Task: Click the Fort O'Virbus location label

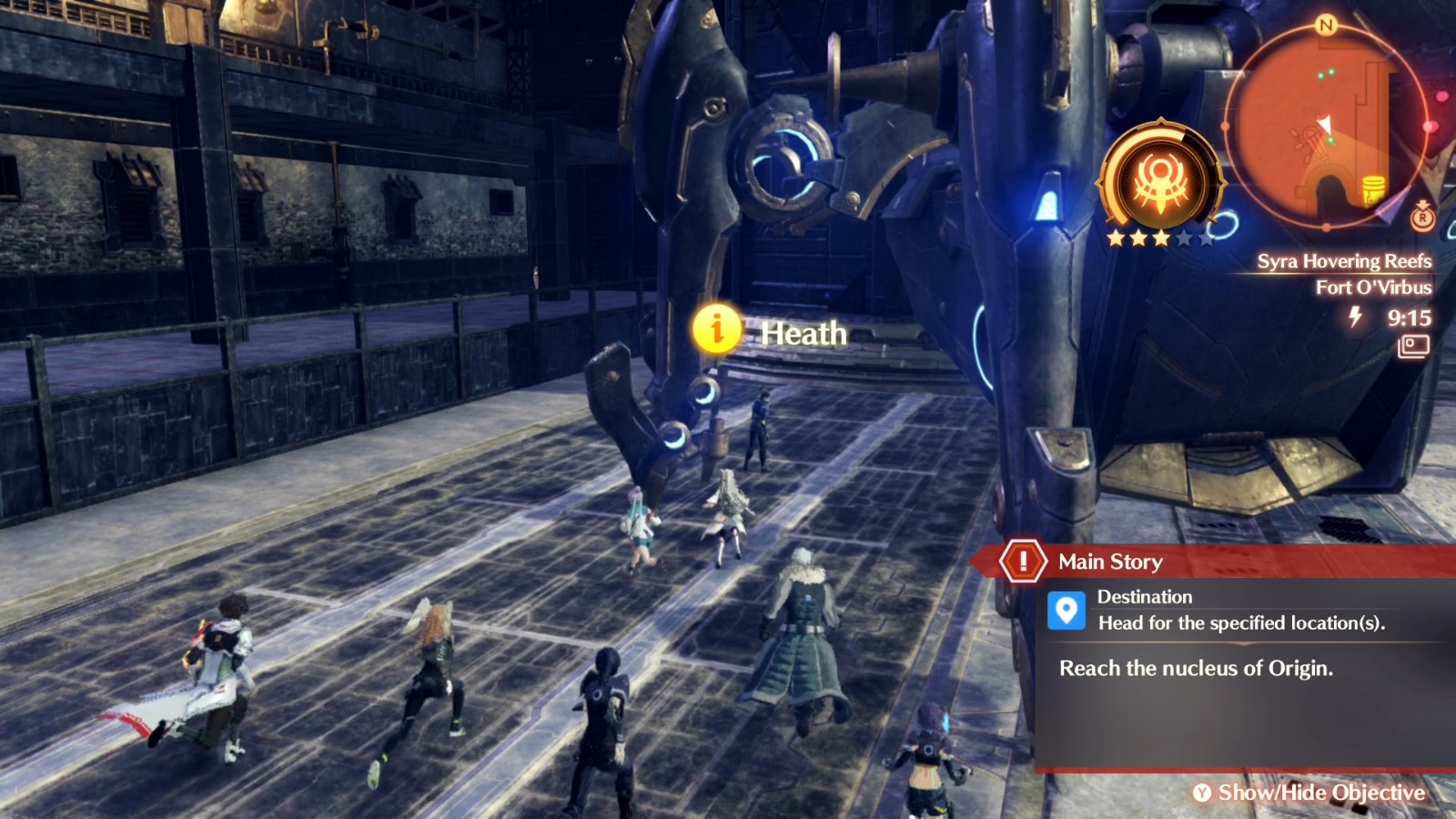Action: 1372,286
